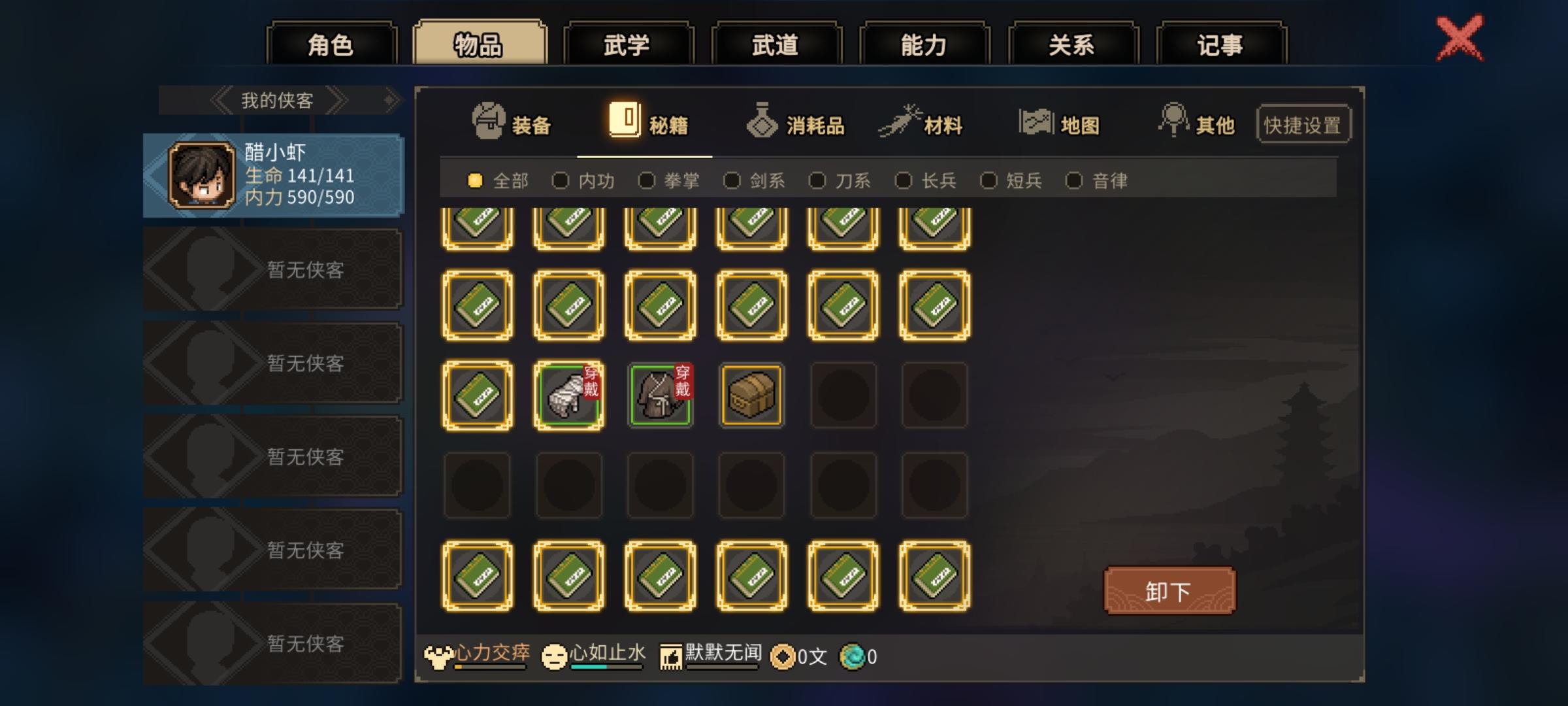Enable the 内功 filter option

pos(561,181)
